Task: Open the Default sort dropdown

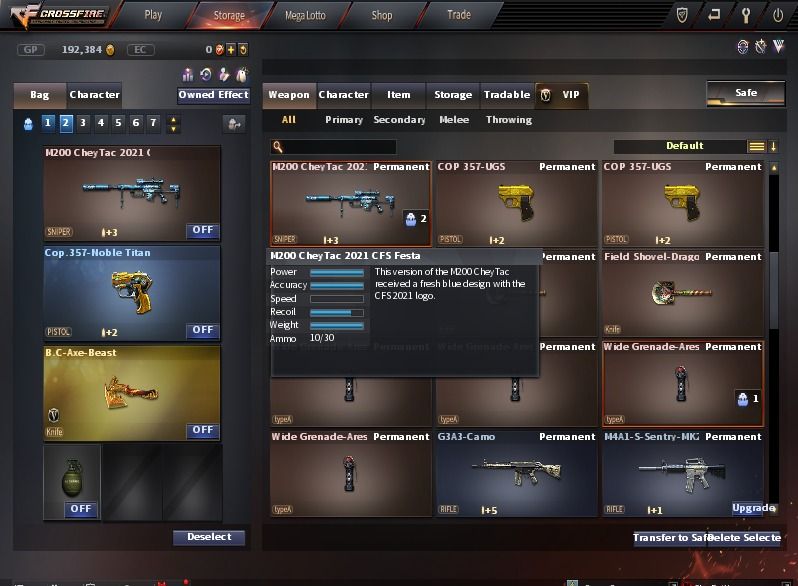Action: pos(686,146)
